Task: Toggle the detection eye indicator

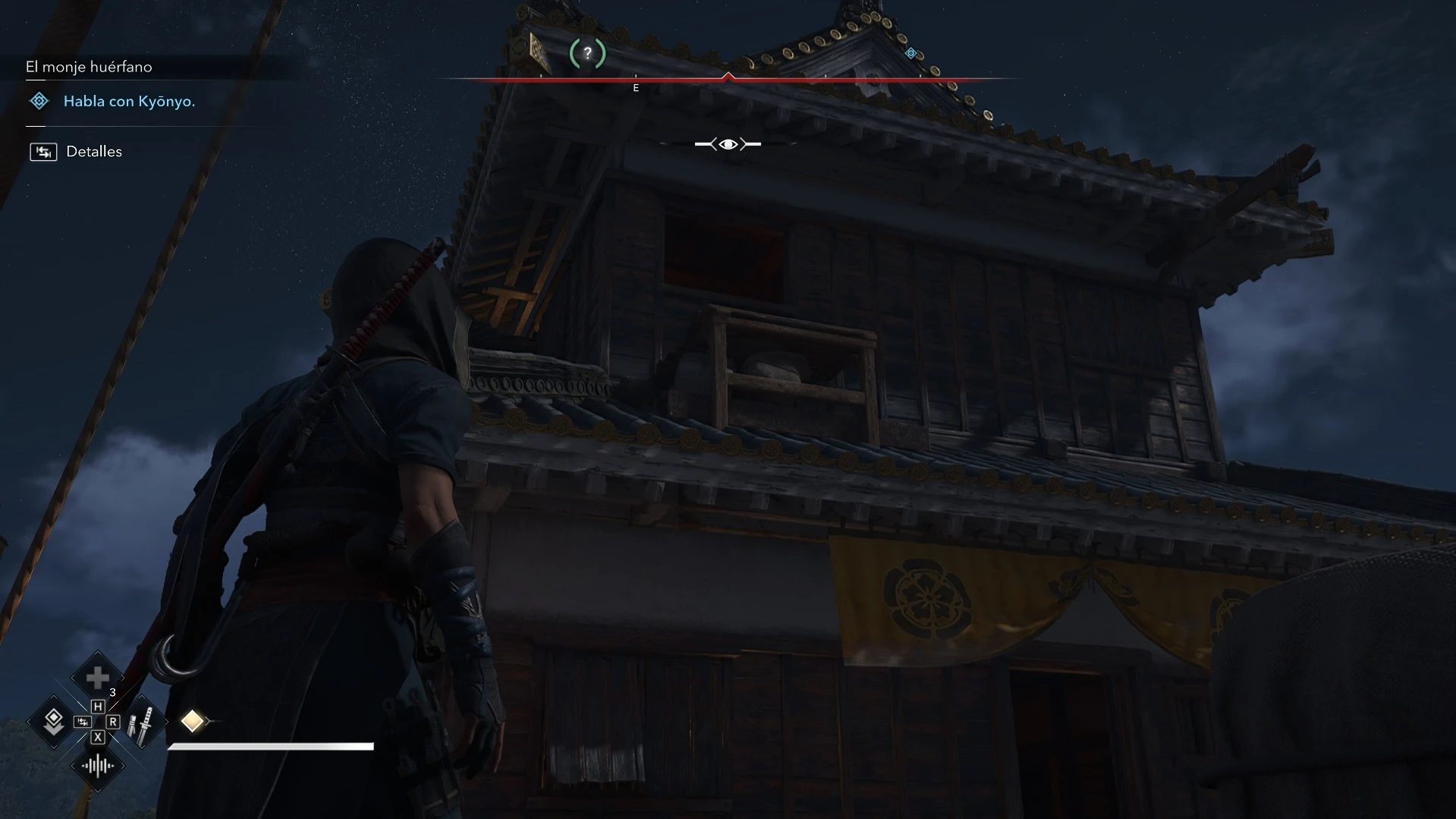Action: point(728,143)
